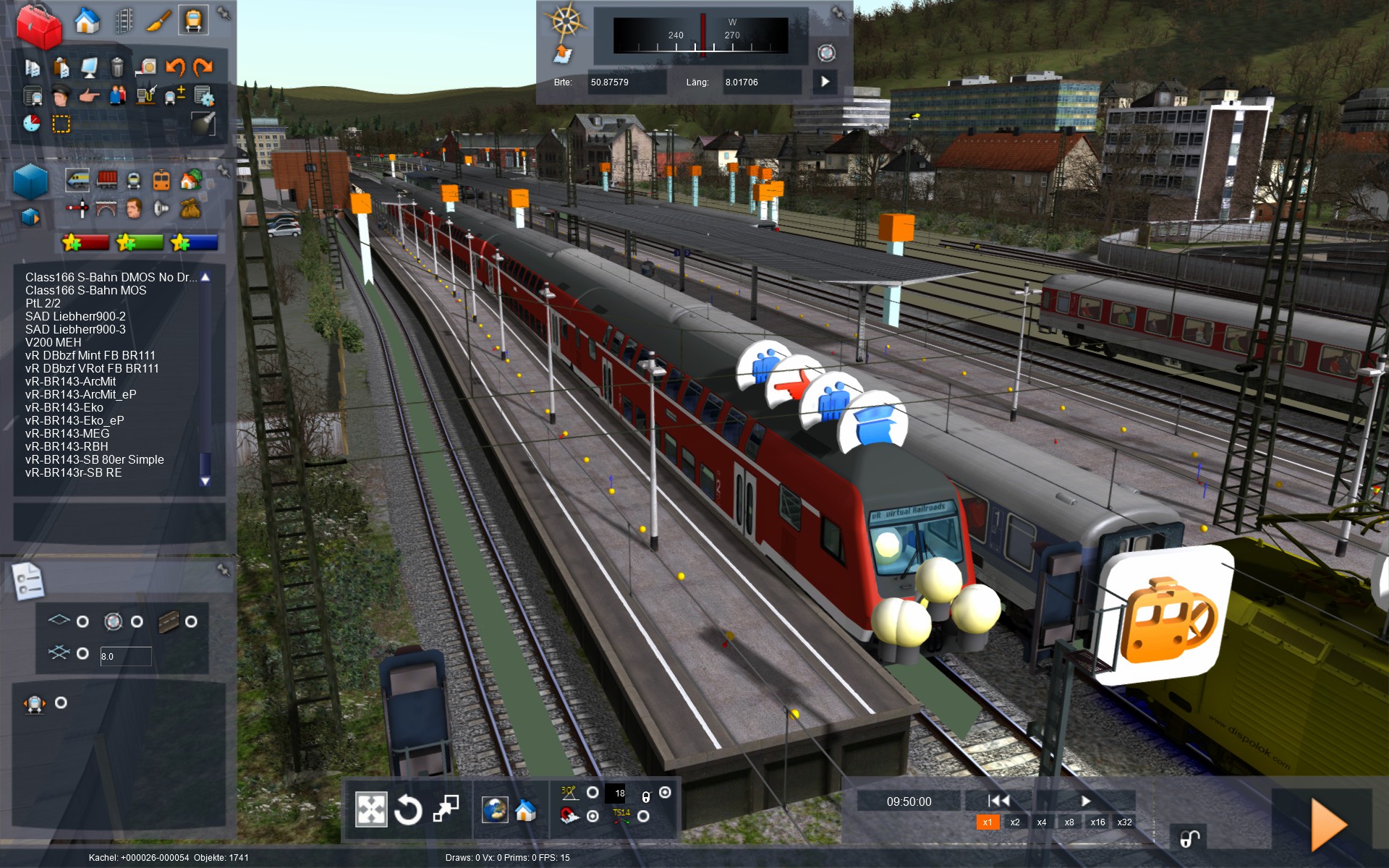This screenshot has width=1389, height=868.
Task: Switch to the track laying tool tab
Action: tap(124, 21)
